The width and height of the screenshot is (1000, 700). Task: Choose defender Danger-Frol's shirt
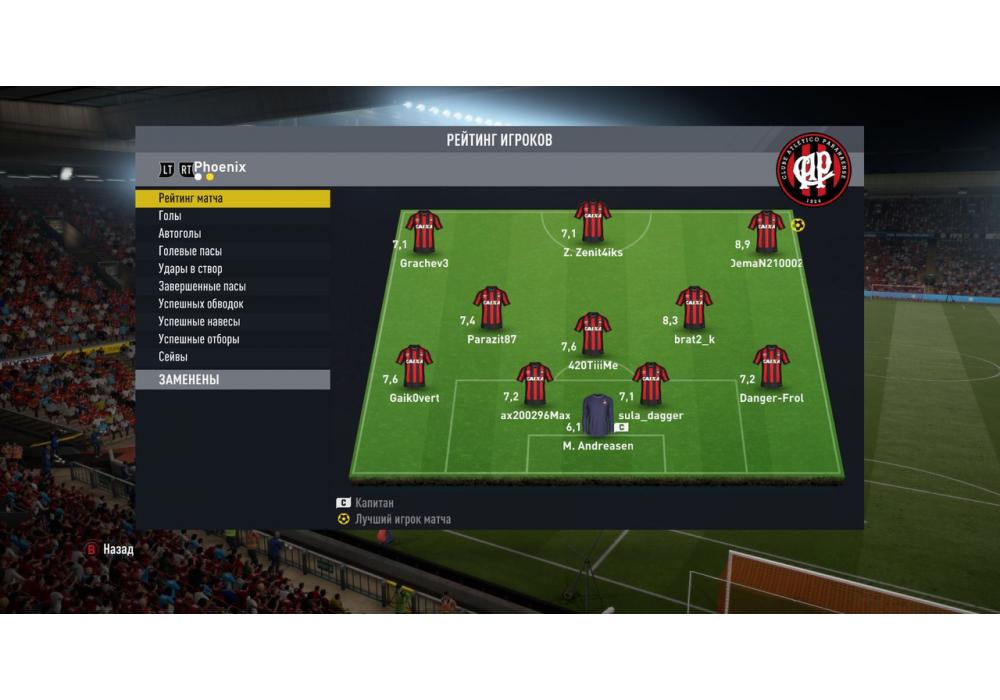tap(771, 367)
